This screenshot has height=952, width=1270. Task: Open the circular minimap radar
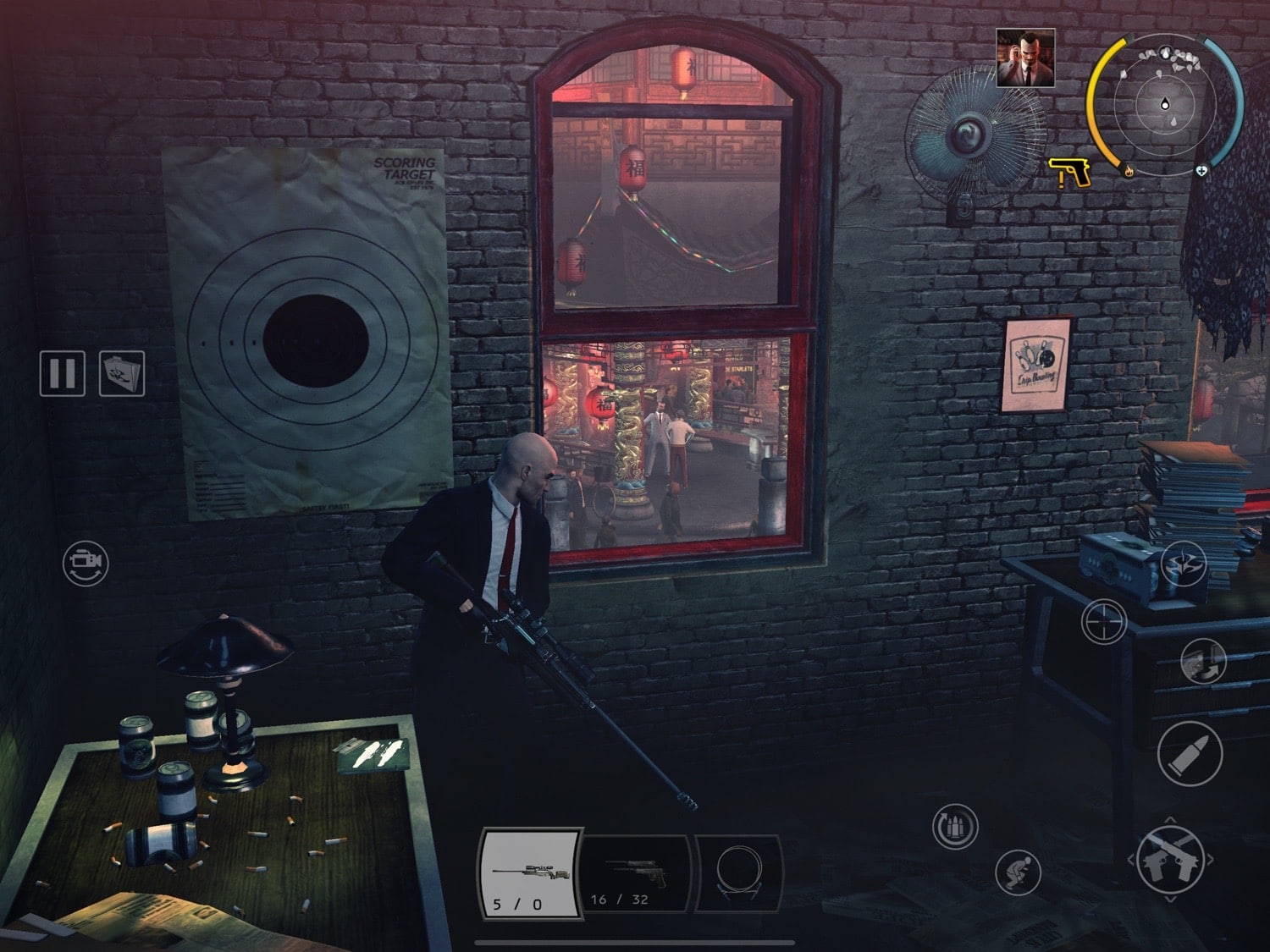1166,105
